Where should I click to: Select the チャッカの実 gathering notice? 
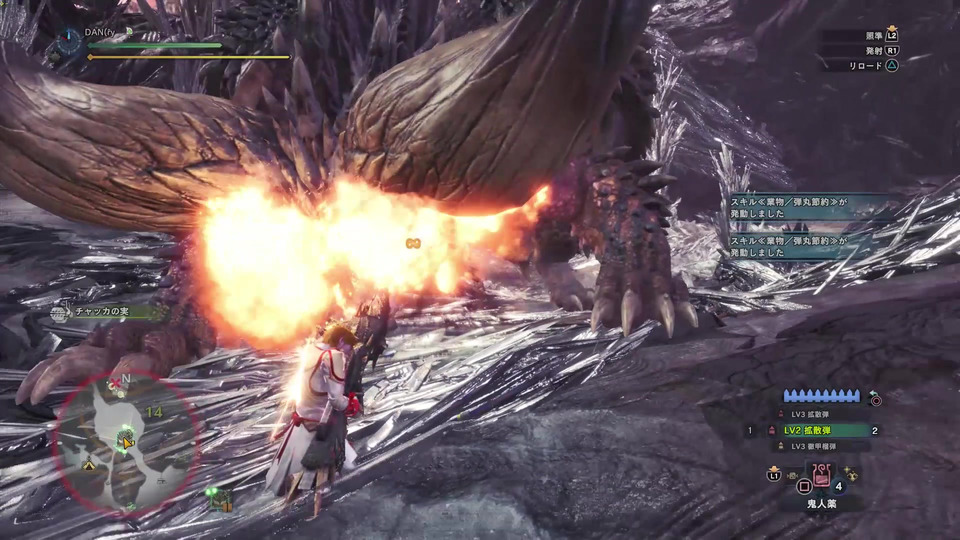click(x=103, y=312)
